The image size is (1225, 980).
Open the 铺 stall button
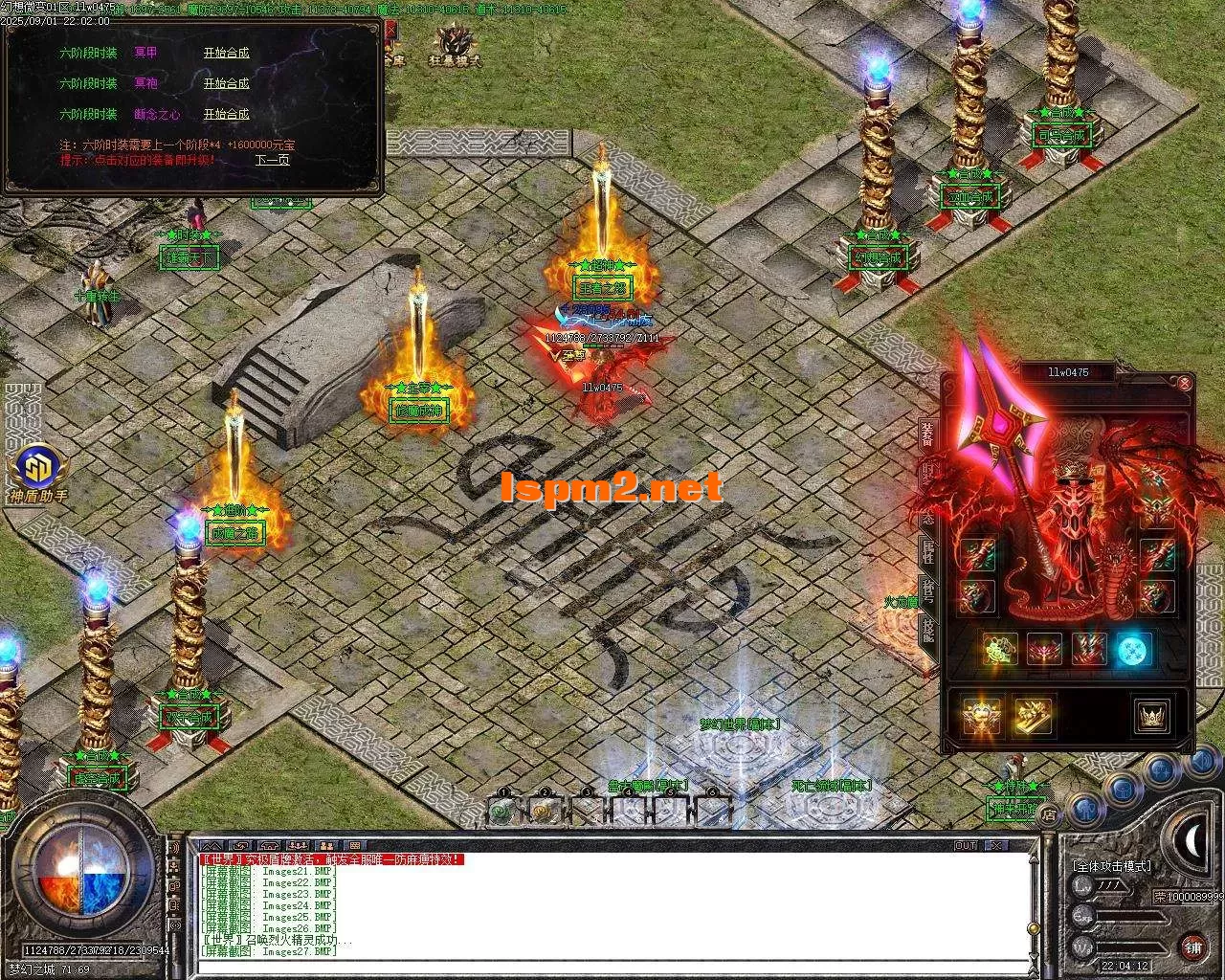pyautogui.click(x=1192, y=947)
